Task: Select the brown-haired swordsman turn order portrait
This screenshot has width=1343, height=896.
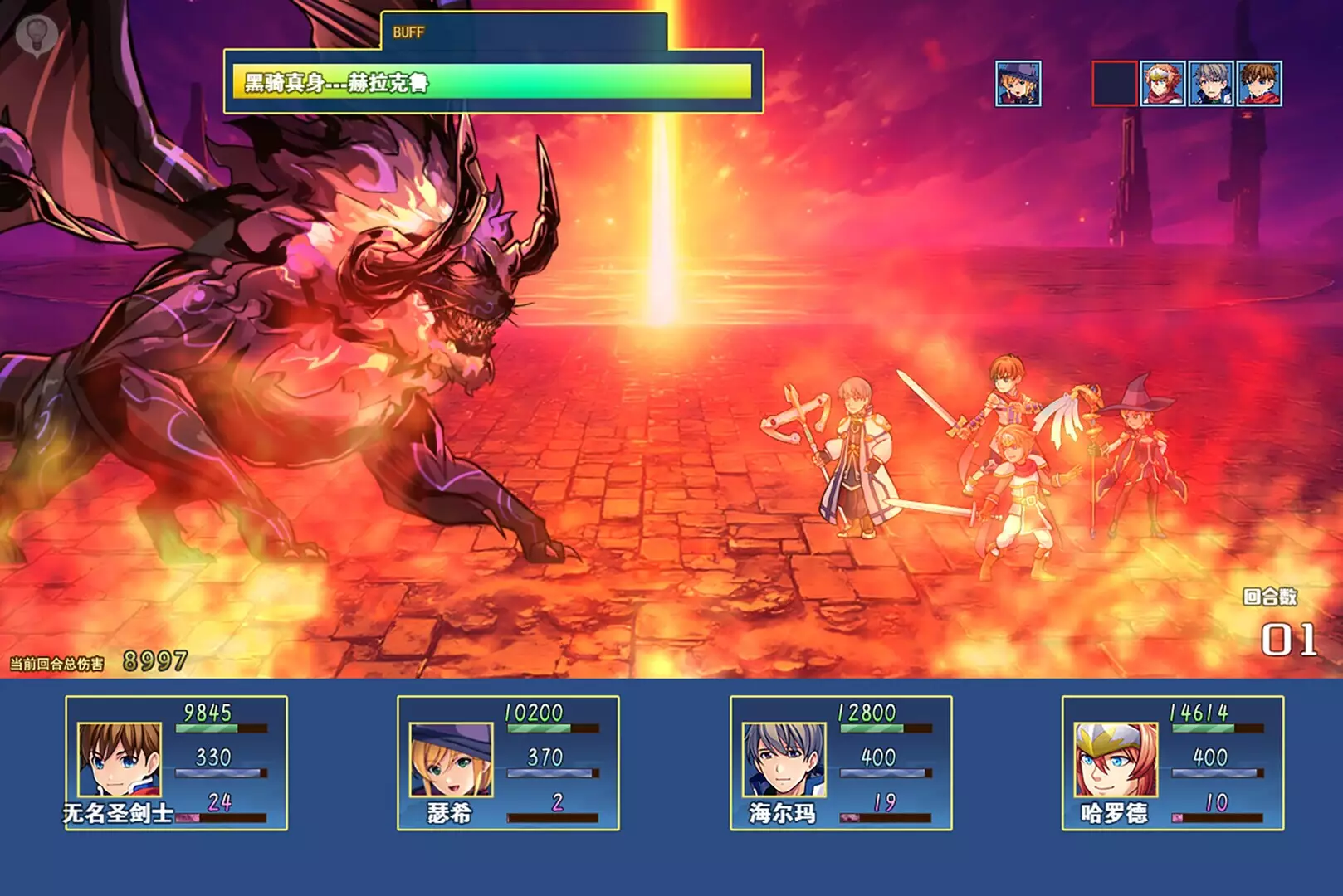Action: click(1259, 84)
